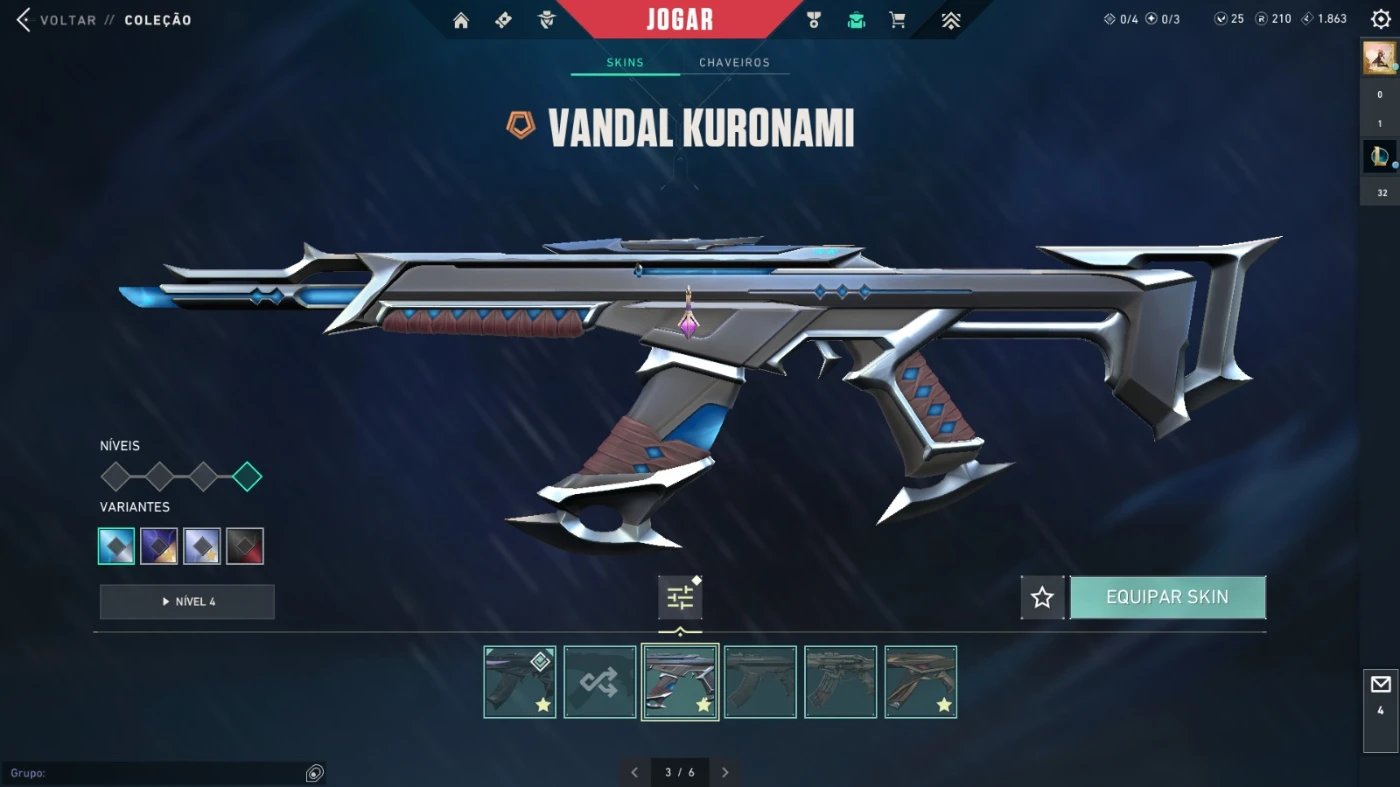The image size is (1400, 787).
Task: Open the sliders filter icon above skin list
Action: point(680,598)
